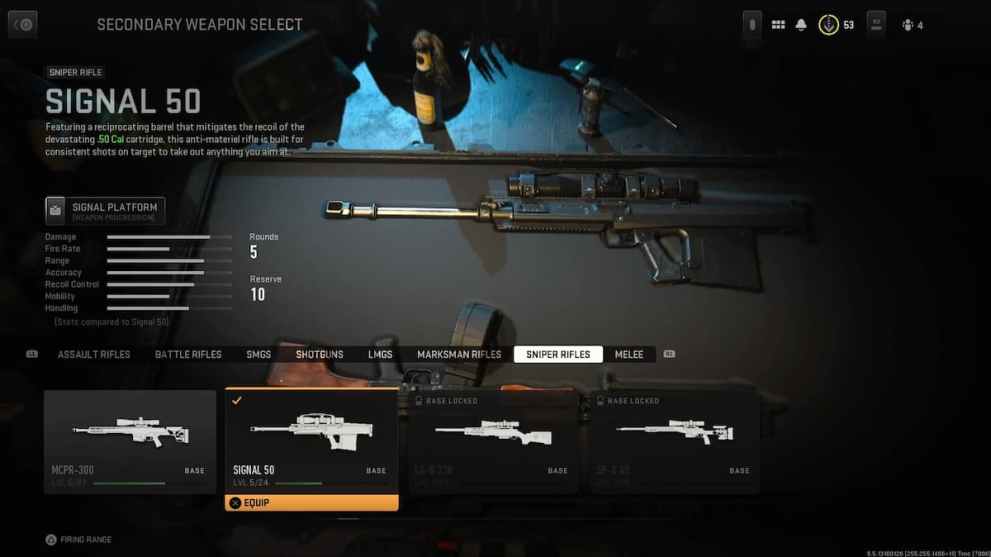991x557 pixels.
Task: Open the Battle Rifles category
Action: pos(188,355)
